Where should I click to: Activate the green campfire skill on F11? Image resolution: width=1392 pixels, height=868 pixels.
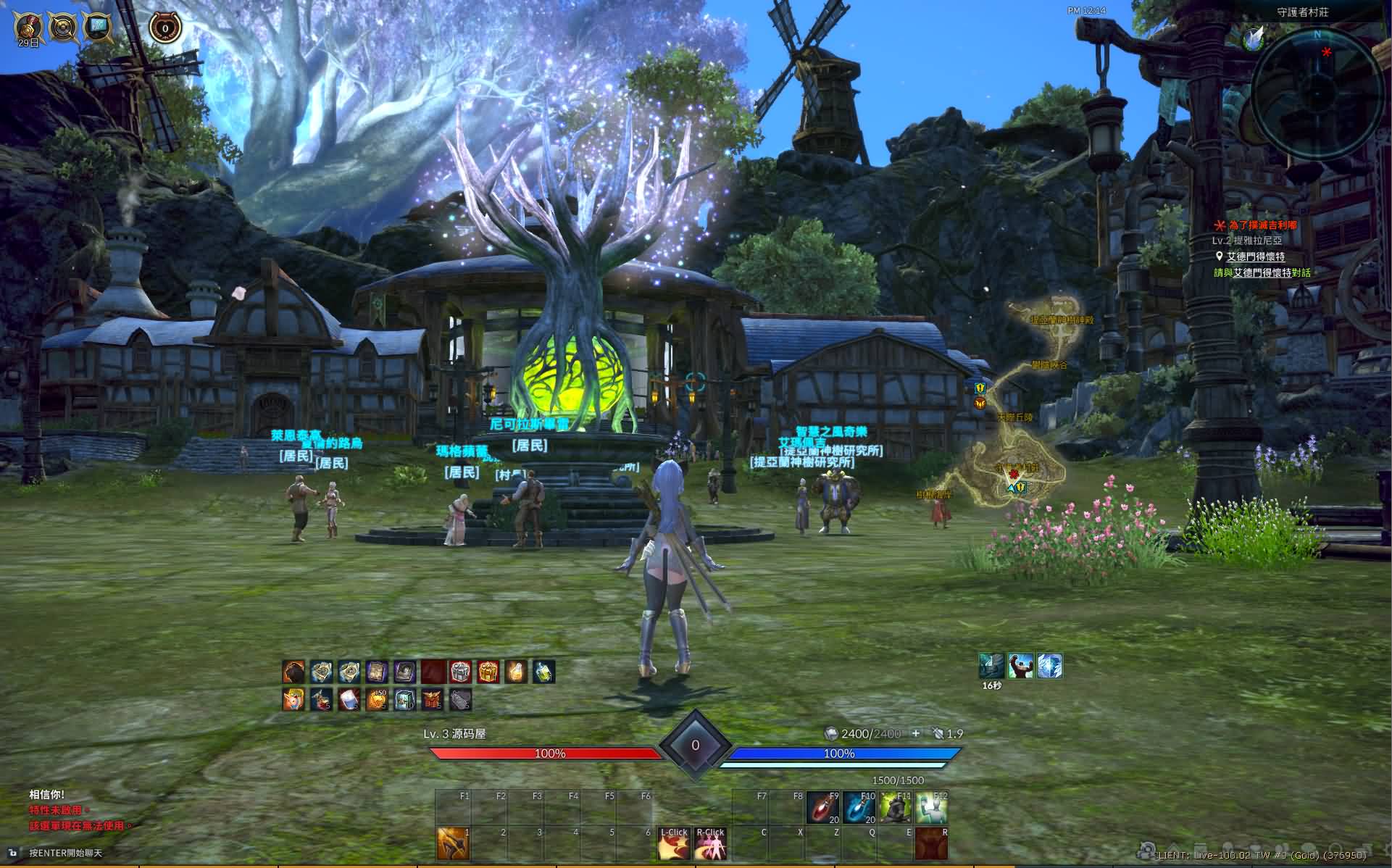[894, 808]
